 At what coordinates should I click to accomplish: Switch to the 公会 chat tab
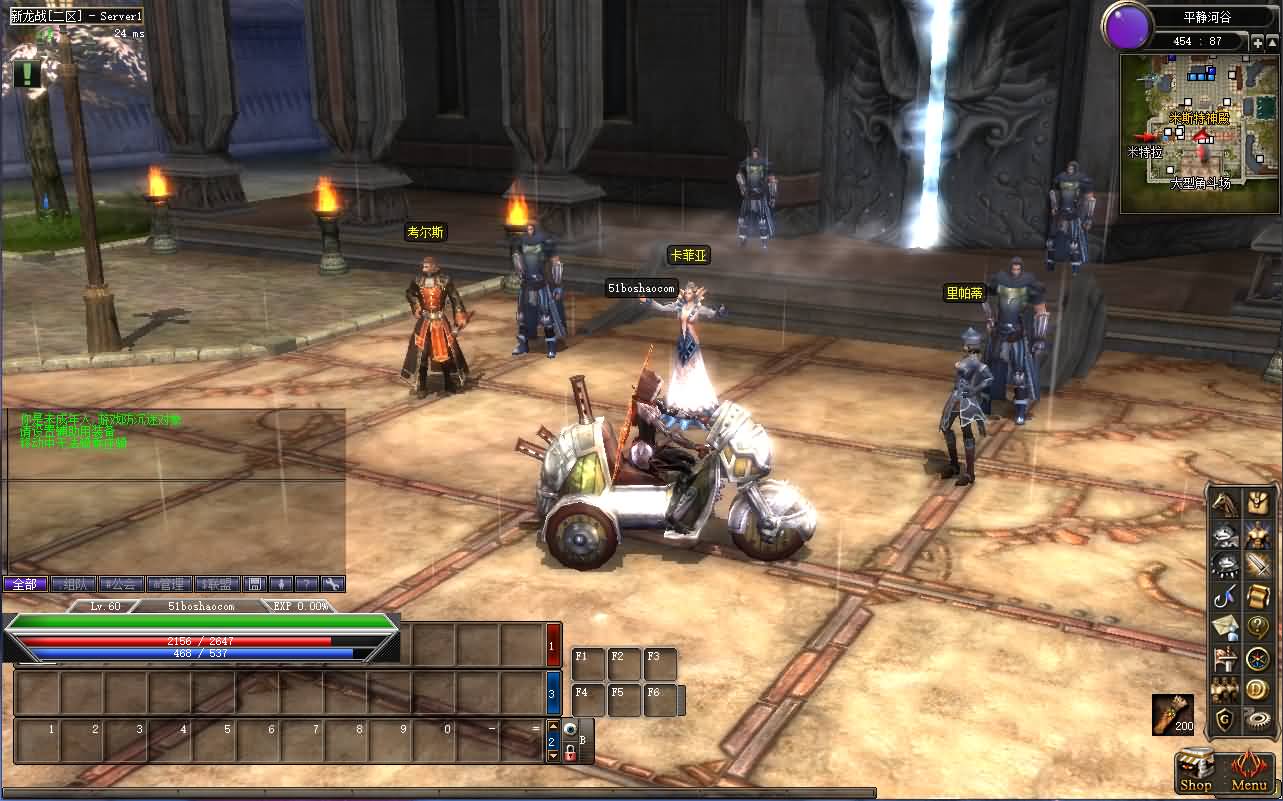(121, 584)
